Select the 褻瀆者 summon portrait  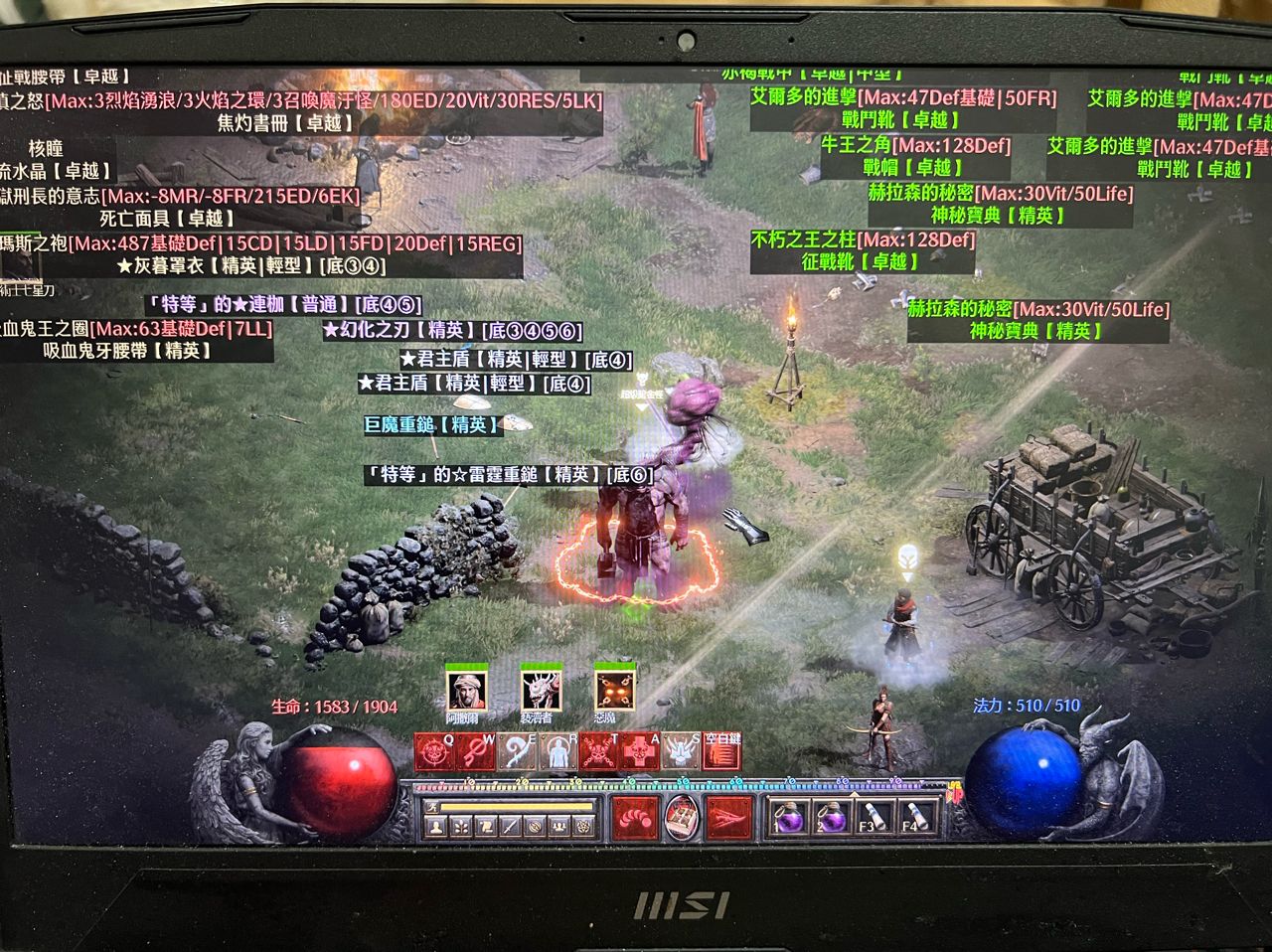(x=540, y=689)
